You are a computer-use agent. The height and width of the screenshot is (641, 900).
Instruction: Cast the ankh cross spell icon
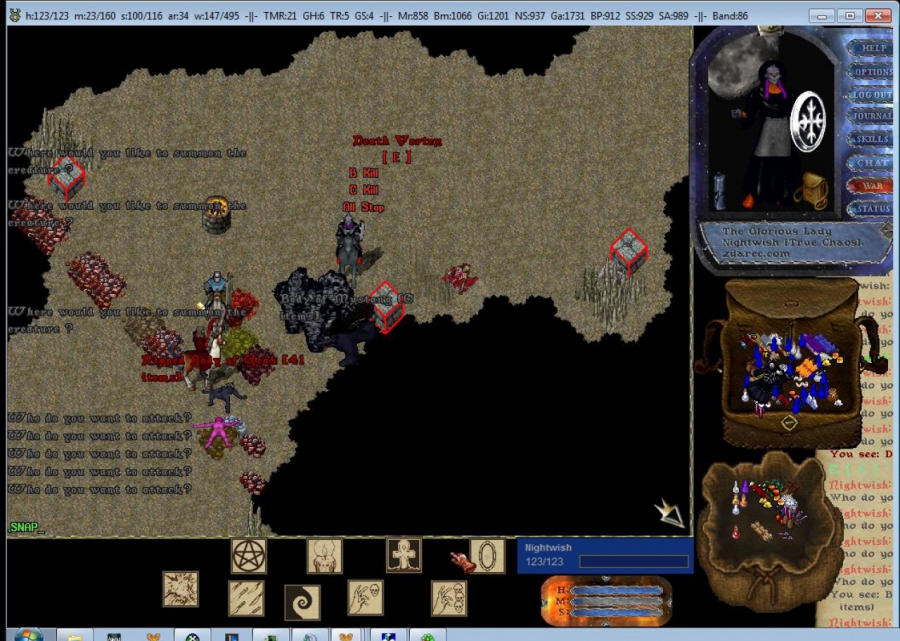(404, 555)
